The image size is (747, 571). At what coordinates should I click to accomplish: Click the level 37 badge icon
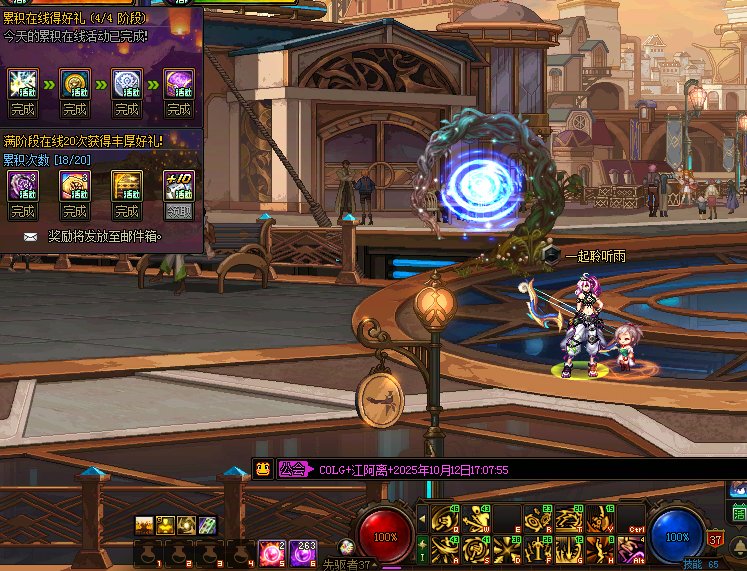click(x=716, y=539)
